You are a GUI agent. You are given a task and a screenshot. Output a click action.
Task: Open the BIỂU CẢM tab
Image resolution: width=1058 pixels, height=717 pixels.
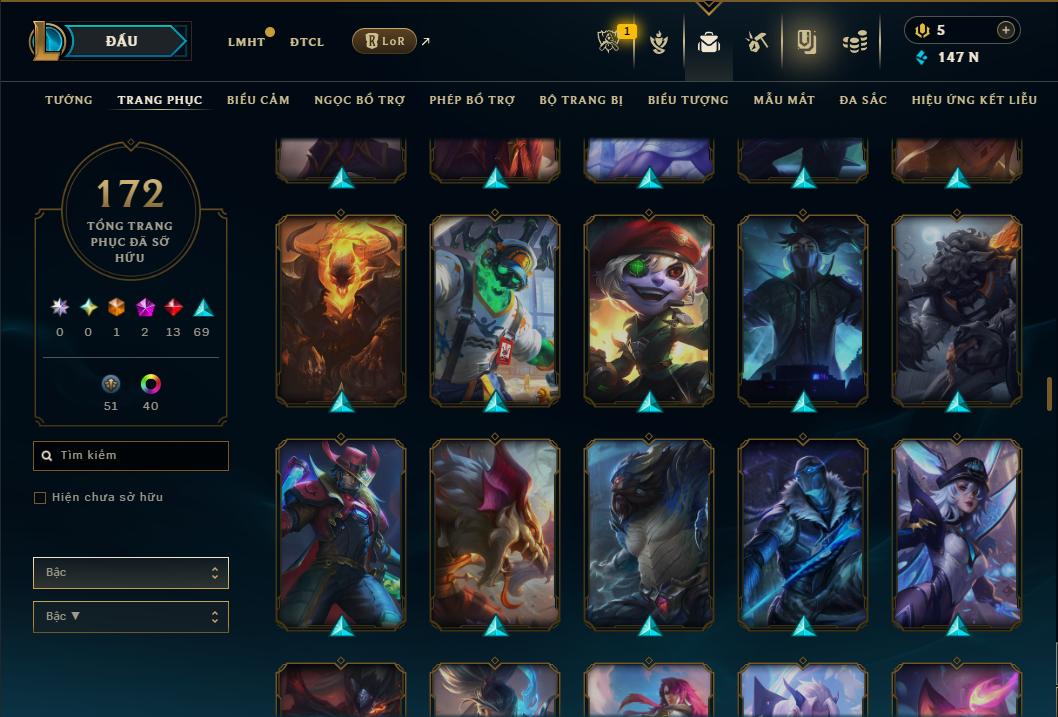point(258,100)
